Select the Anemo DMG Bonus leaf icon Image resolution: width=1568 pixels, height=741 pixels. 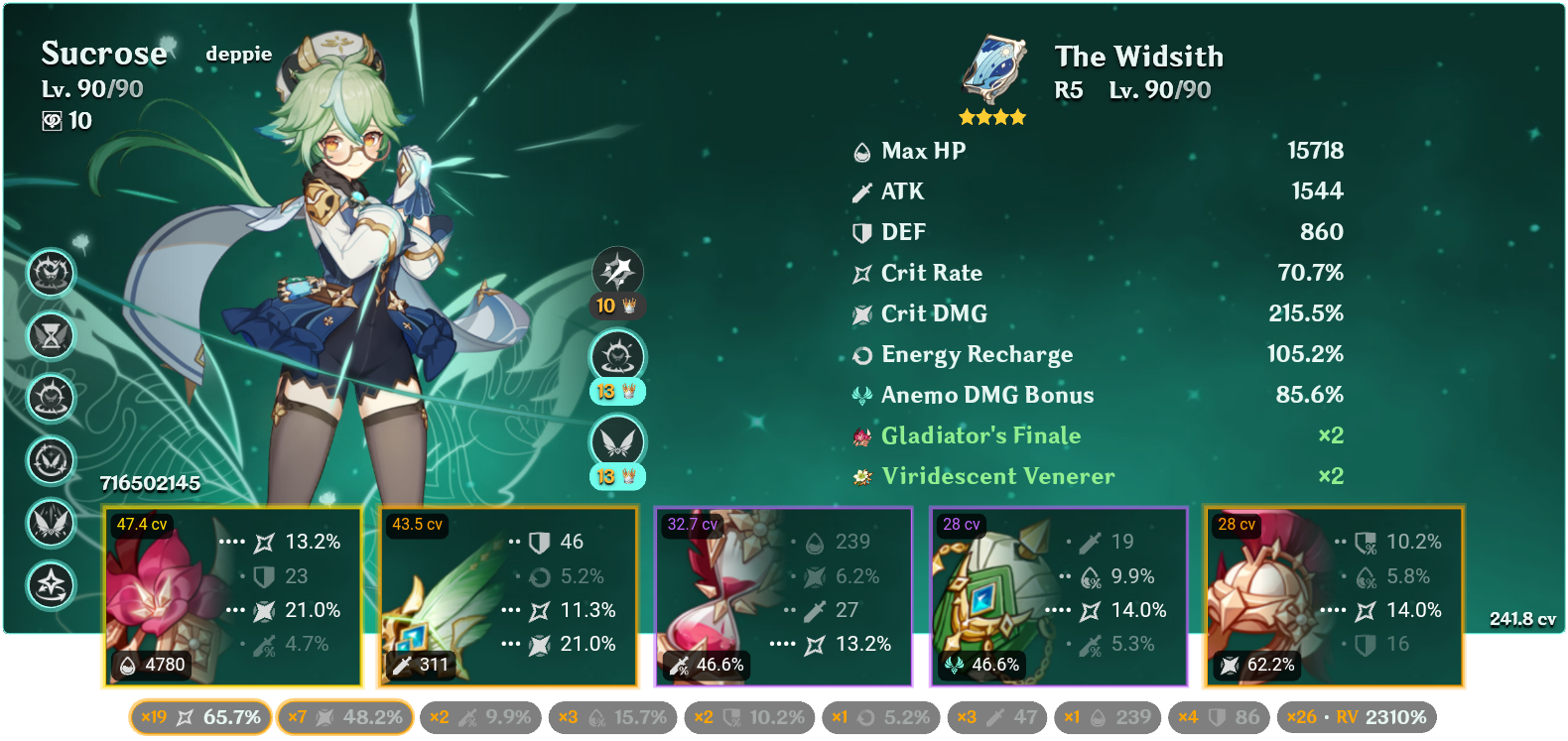(x=859, y=394)
